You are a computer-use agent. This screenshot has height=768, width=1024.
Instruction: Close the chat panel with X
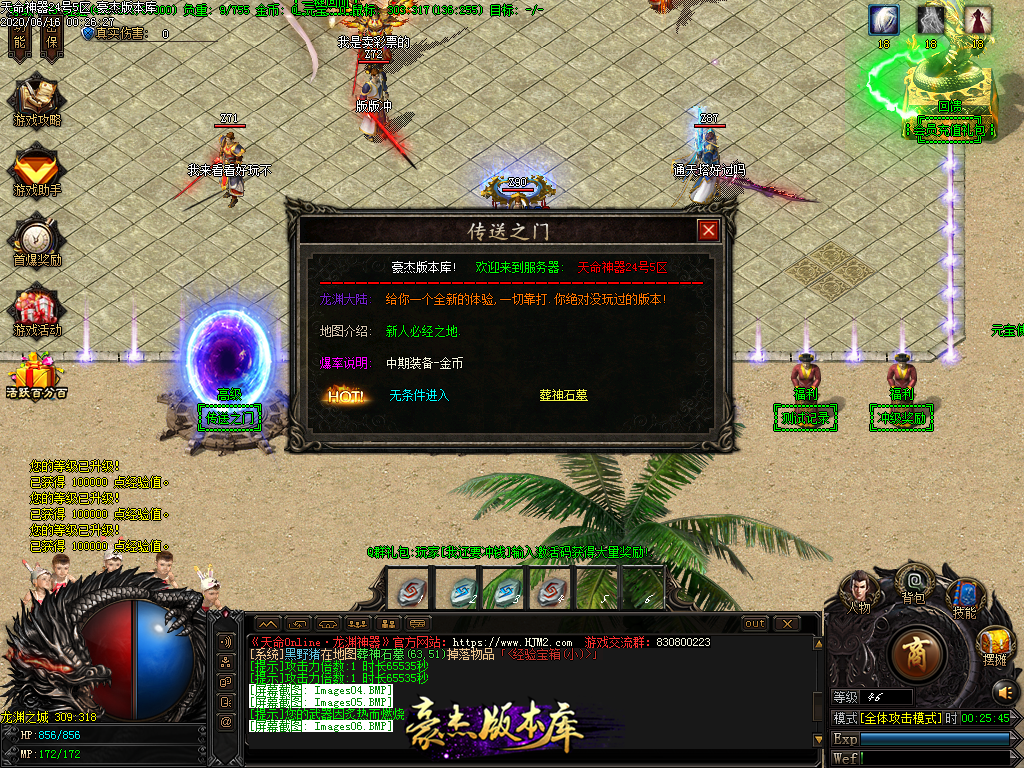[787, 624]
